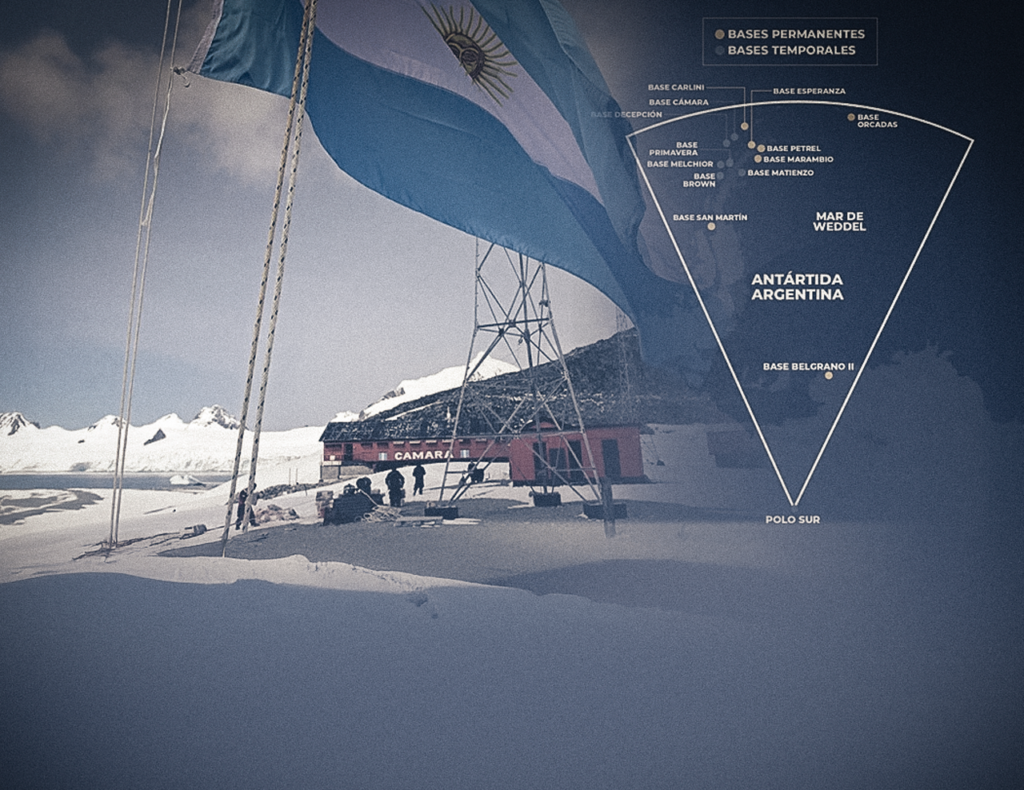Click the Base Esperanza label

[809, 91]
